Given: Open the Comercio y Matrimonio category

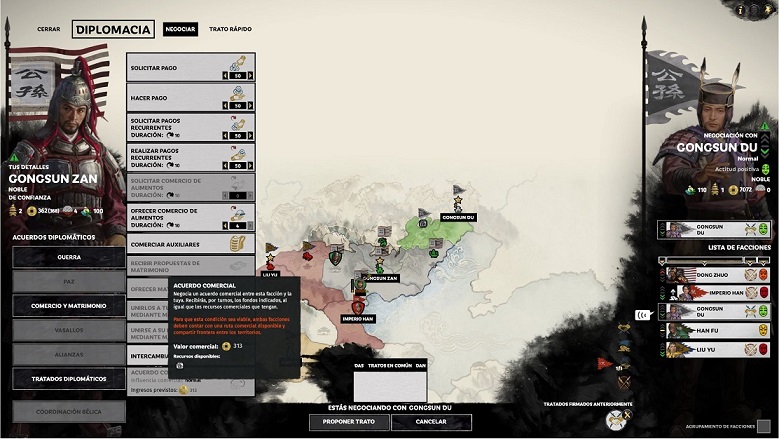Looking at the screenshot, I should [69, 306].
